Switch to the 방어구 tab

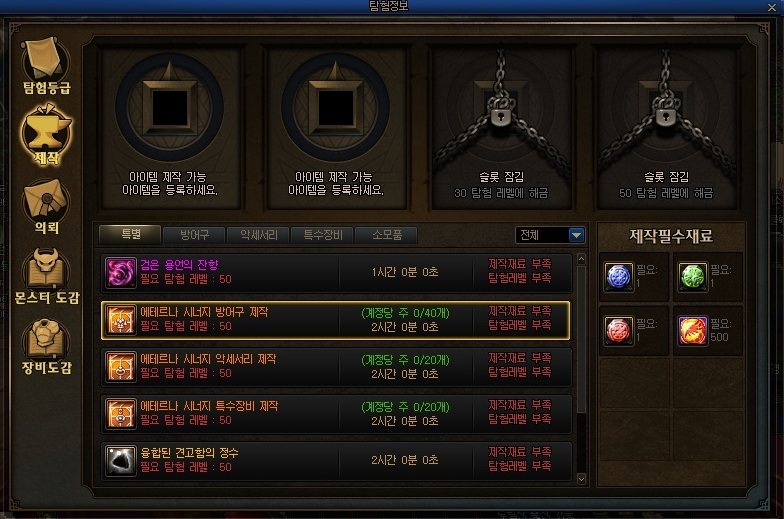tap(194, 235)
